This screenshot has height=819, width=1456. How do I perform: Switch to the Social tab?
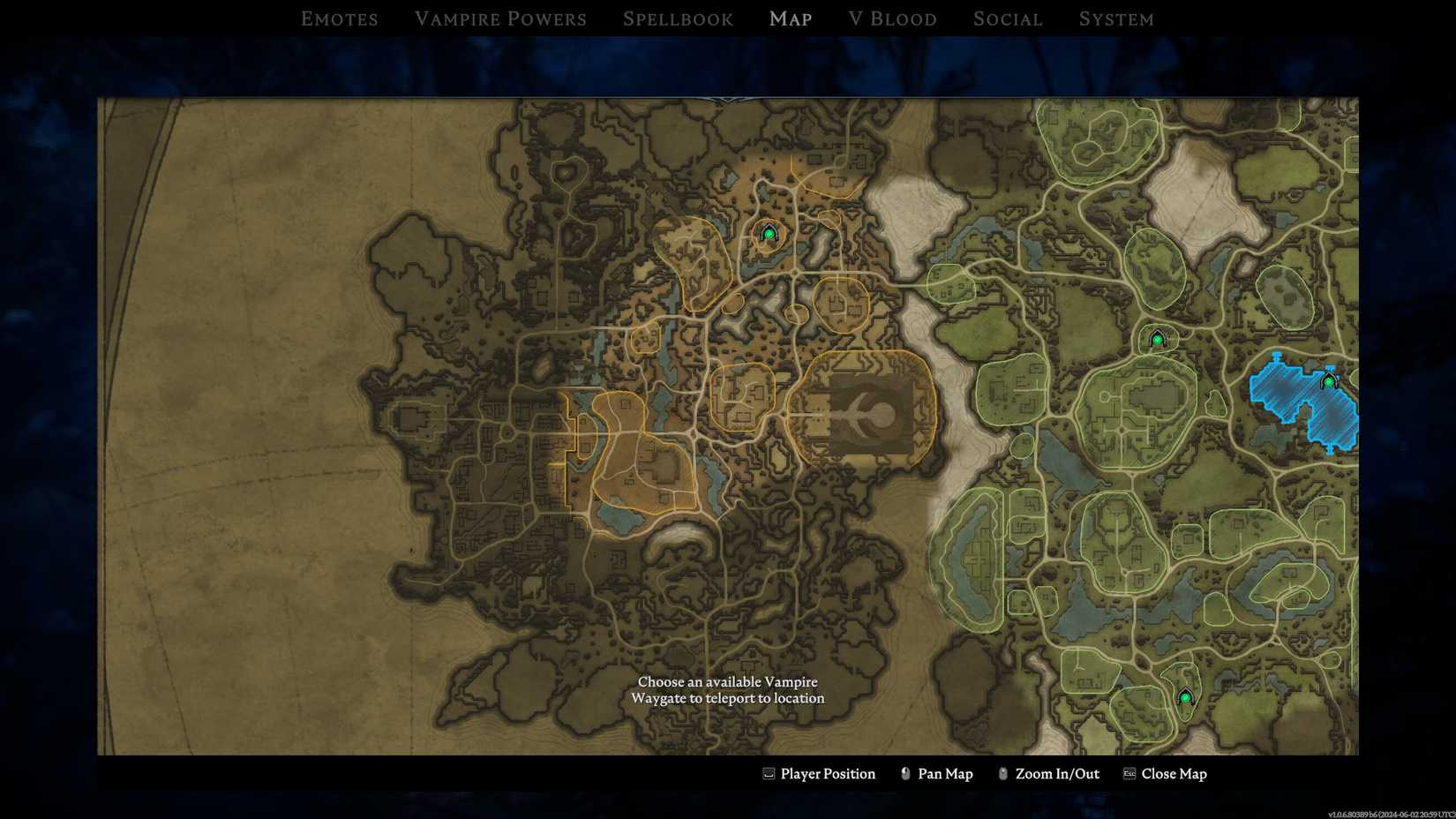1007,19
